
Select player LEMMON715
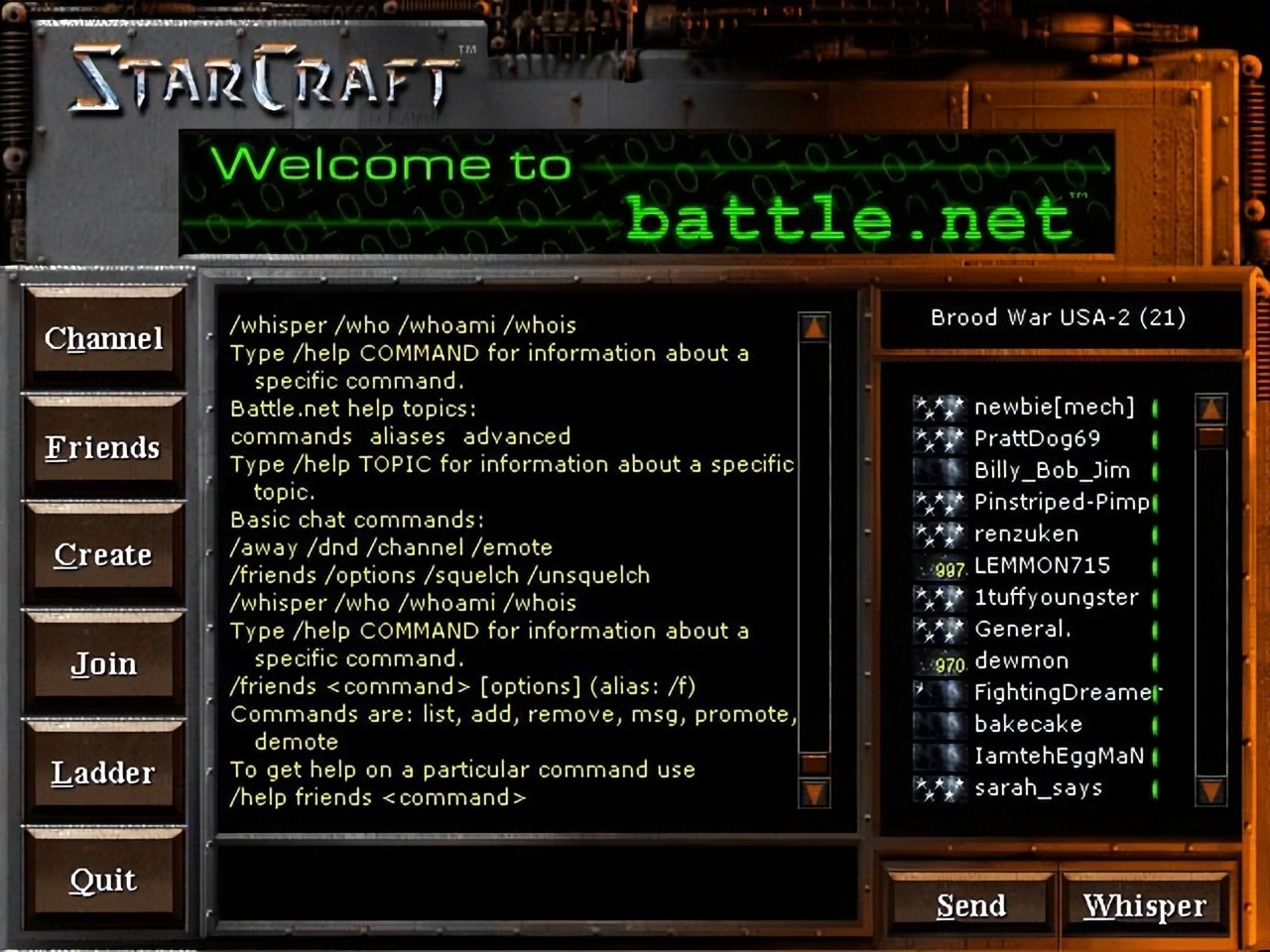1042,565
